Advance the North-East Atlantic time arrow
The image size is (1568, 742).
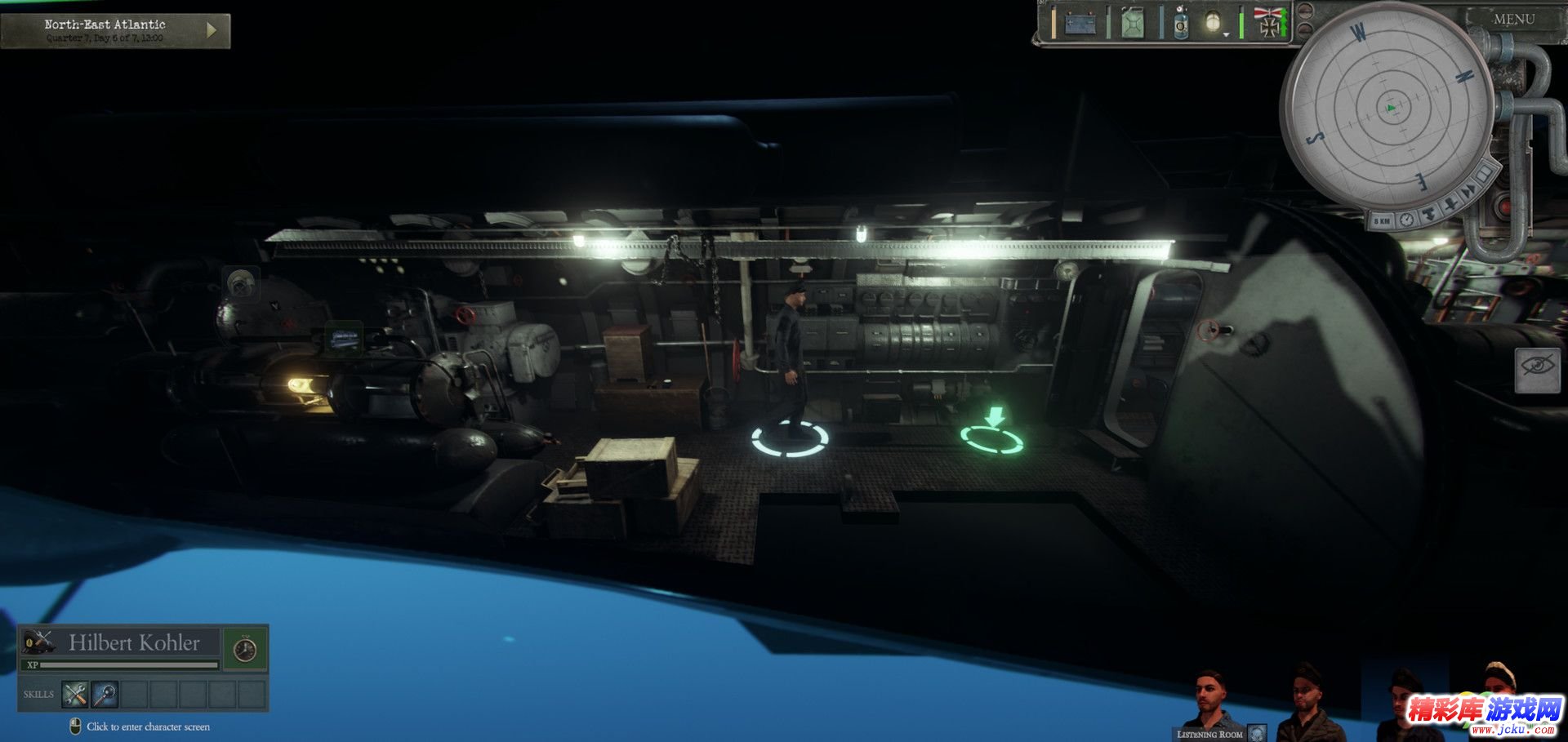[x=212, y=30]
